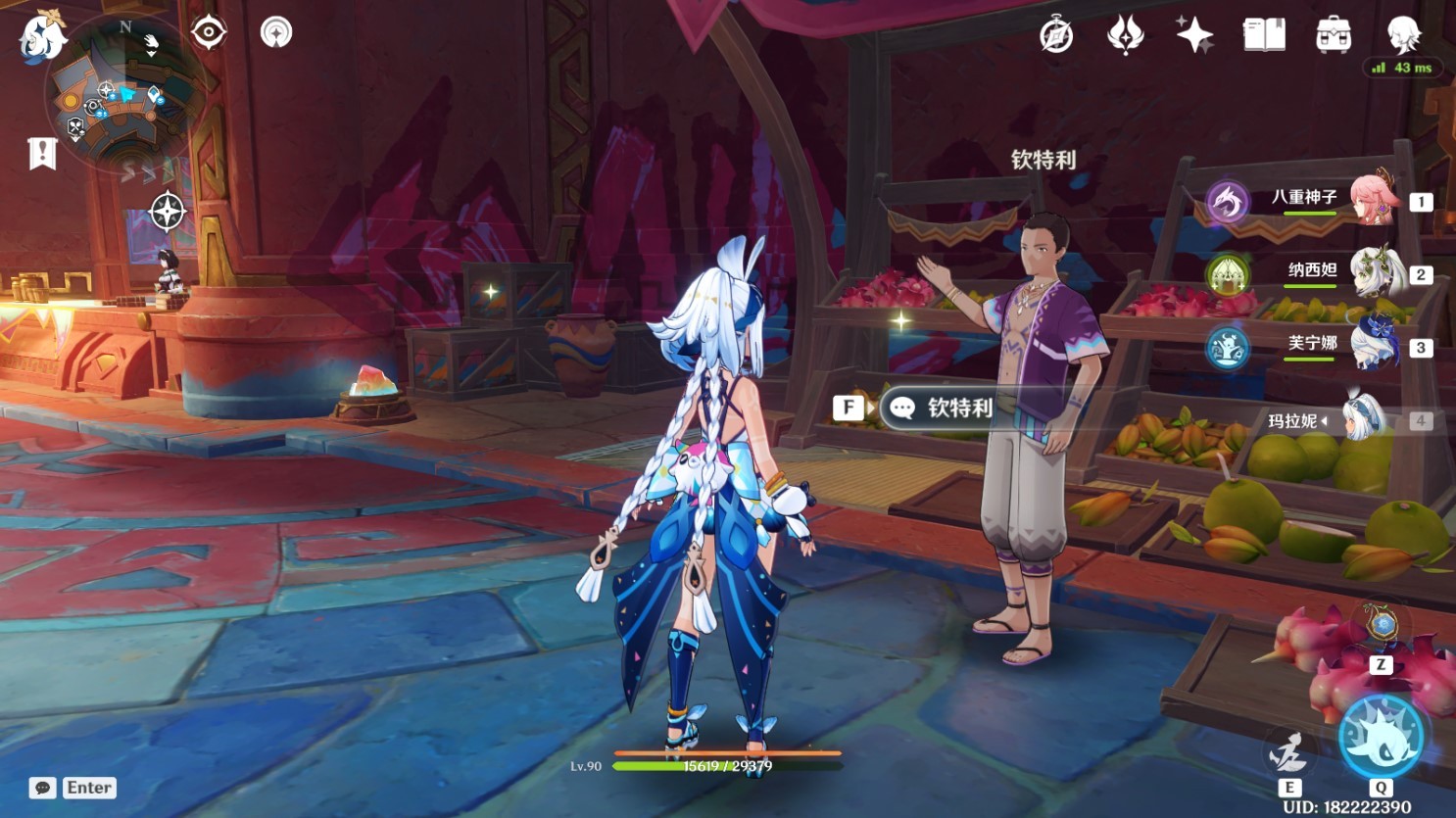The height and width of the screenshot is (818, 1456).
Task: Click the eye-shaped icon beside the minimap
Action: tap(209, 32)
